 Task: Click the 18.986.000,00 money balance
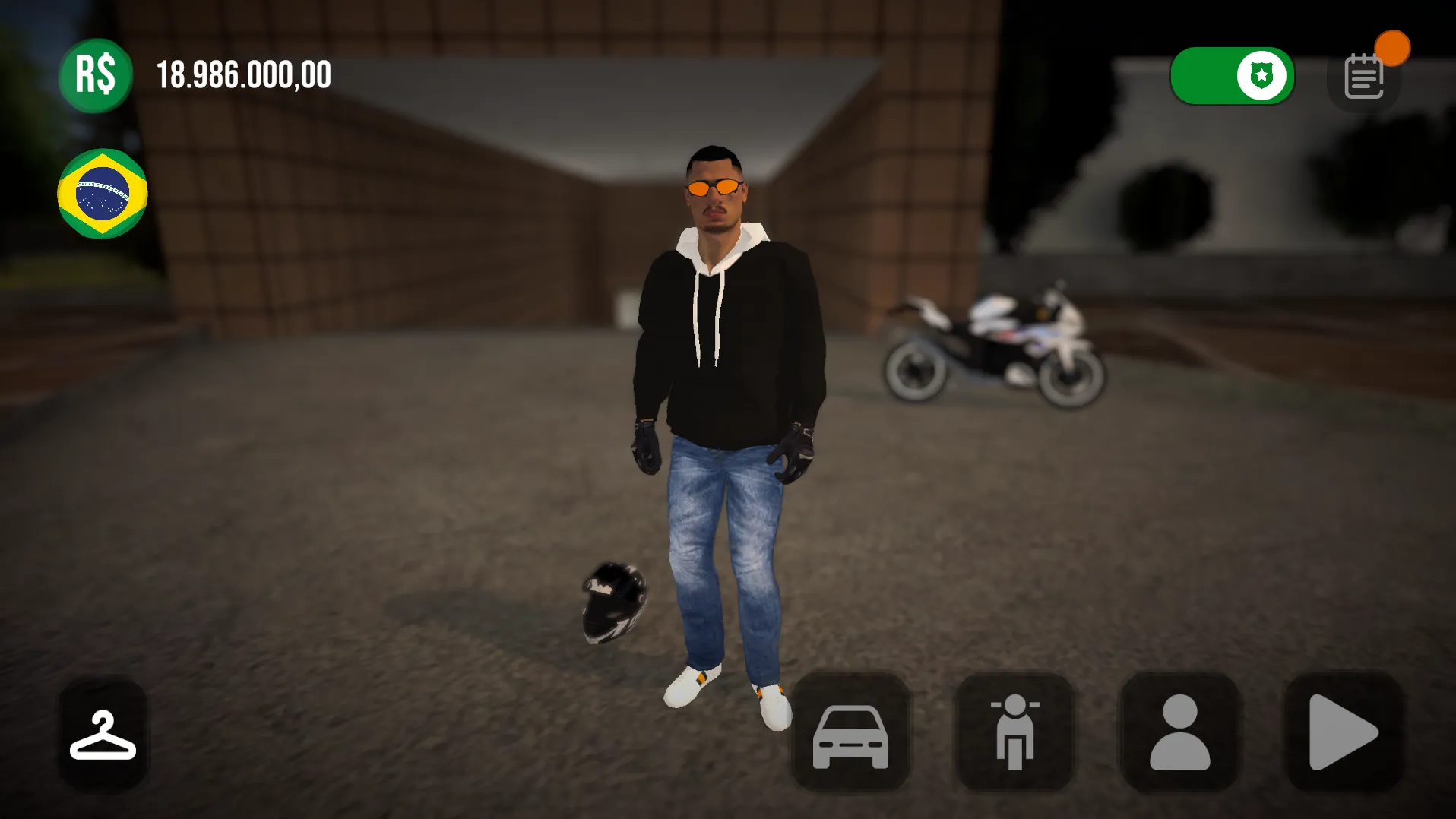coord(243,74)
